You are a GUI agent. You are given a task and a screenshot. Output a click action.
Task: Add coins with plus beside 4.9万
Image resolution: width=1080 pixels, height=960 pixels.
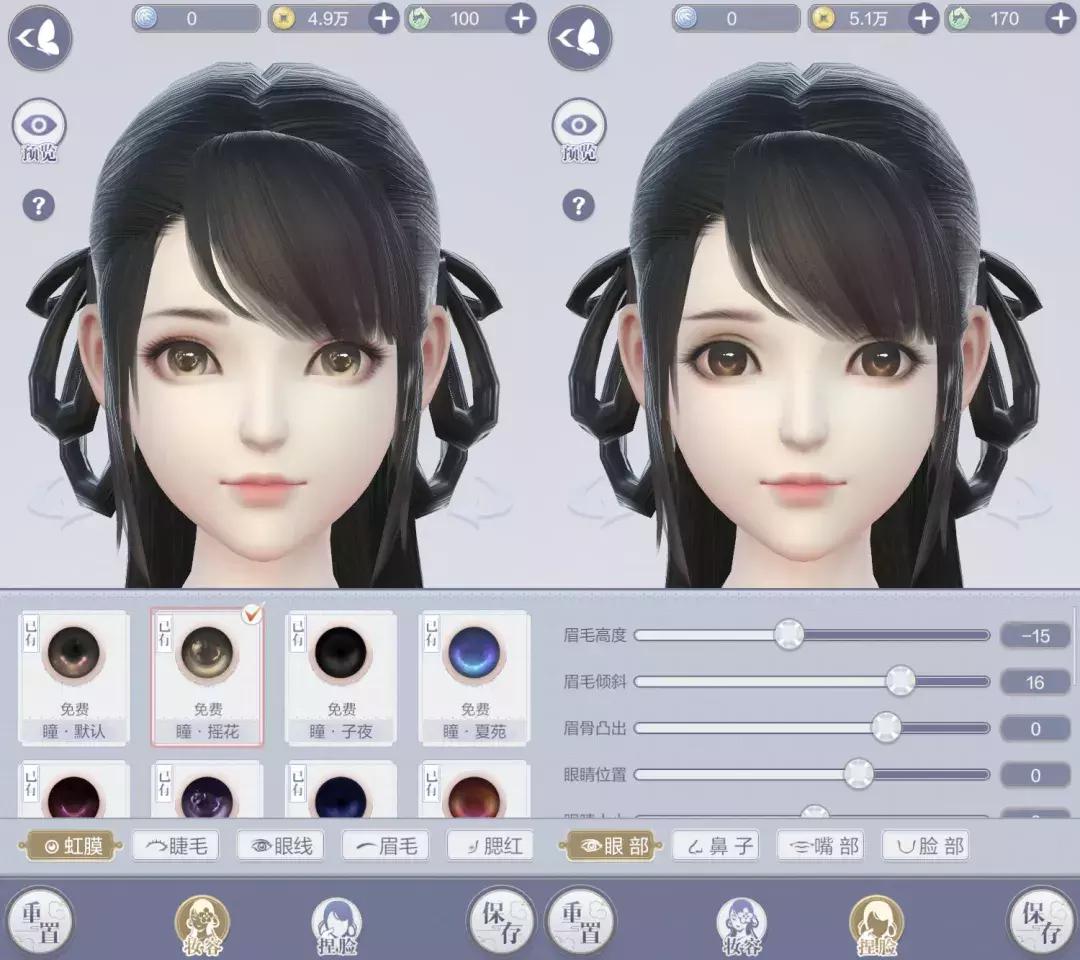[384, 17]
